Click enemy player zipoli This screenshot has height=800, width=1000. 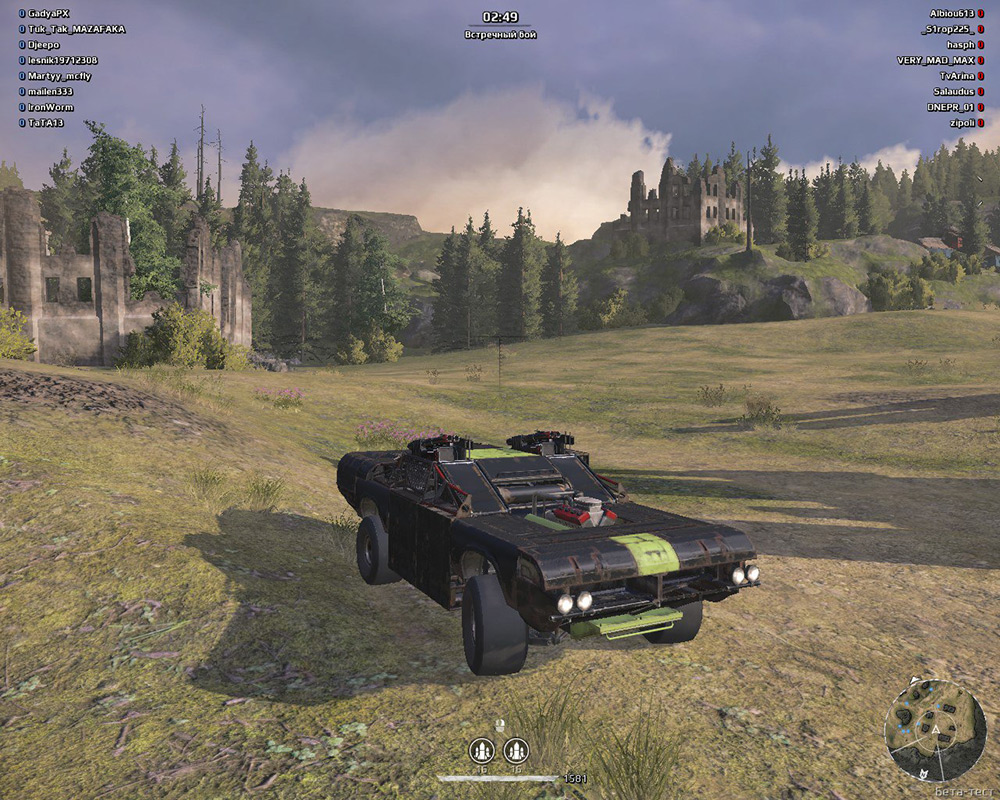coord(961,123)
